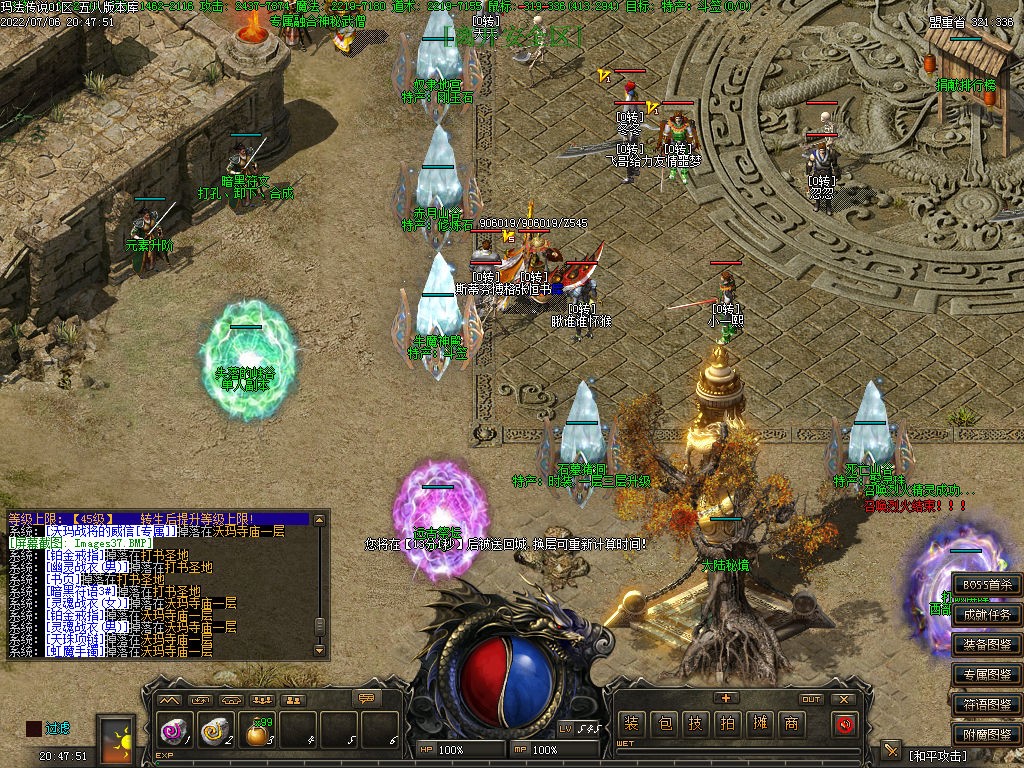Switch the 和平攻击 attack mode sword icon
The image size is (1024, 768).
[891, 751]
